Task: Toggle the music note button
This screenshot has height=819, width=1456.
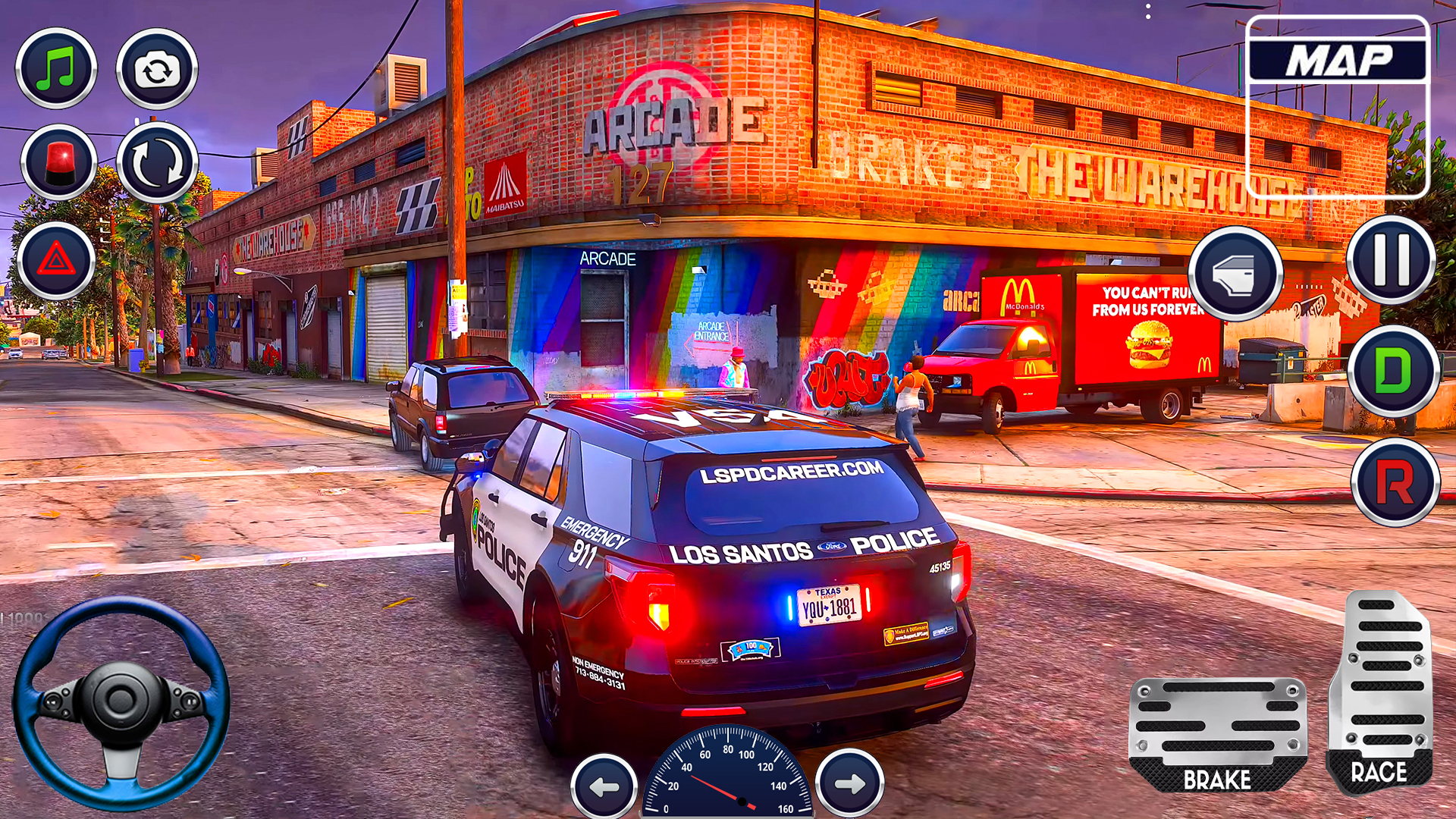Action: (57, 69)
